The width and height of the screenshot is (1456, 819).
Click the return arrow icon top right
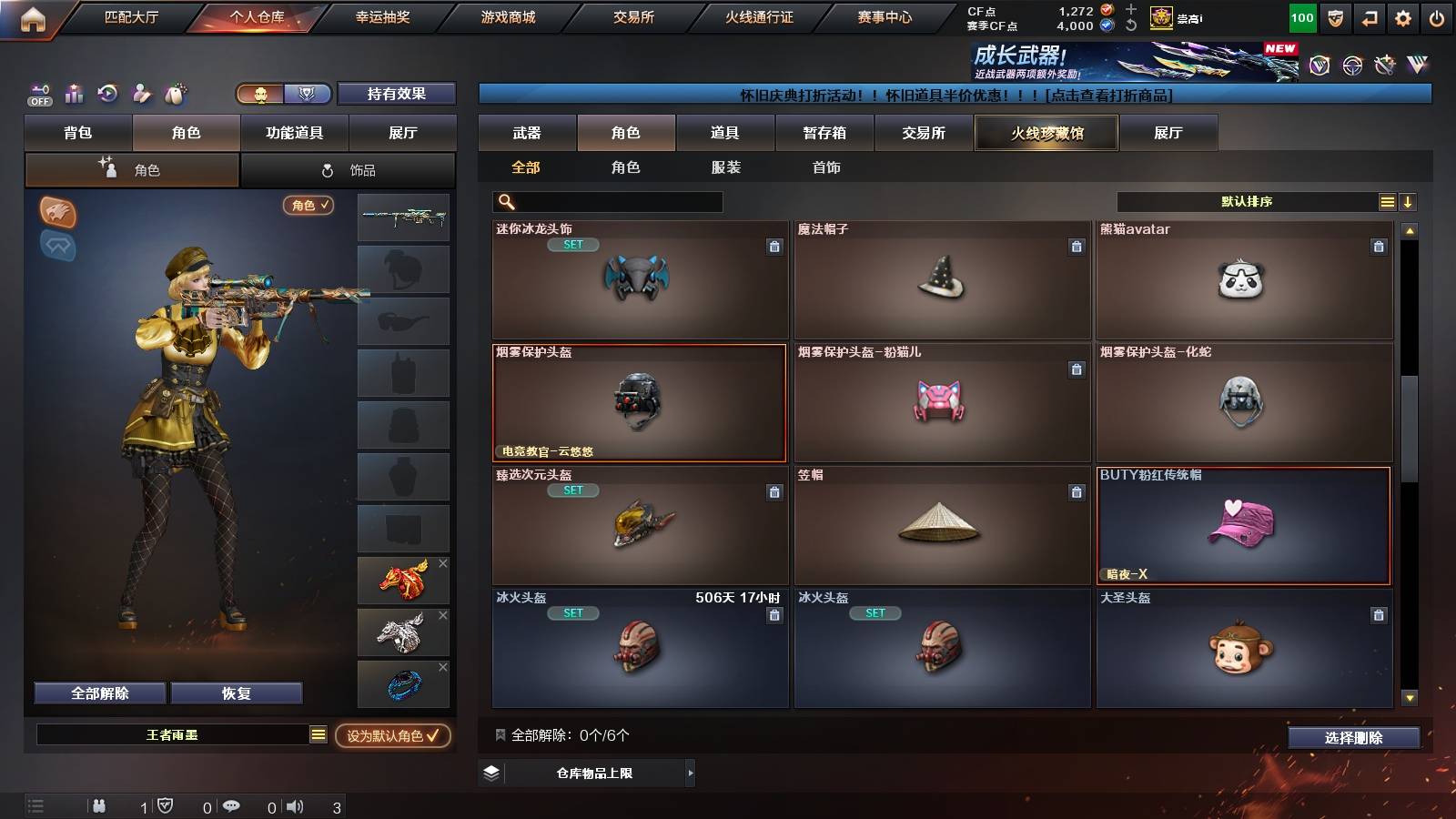[x=1369, y=16]
